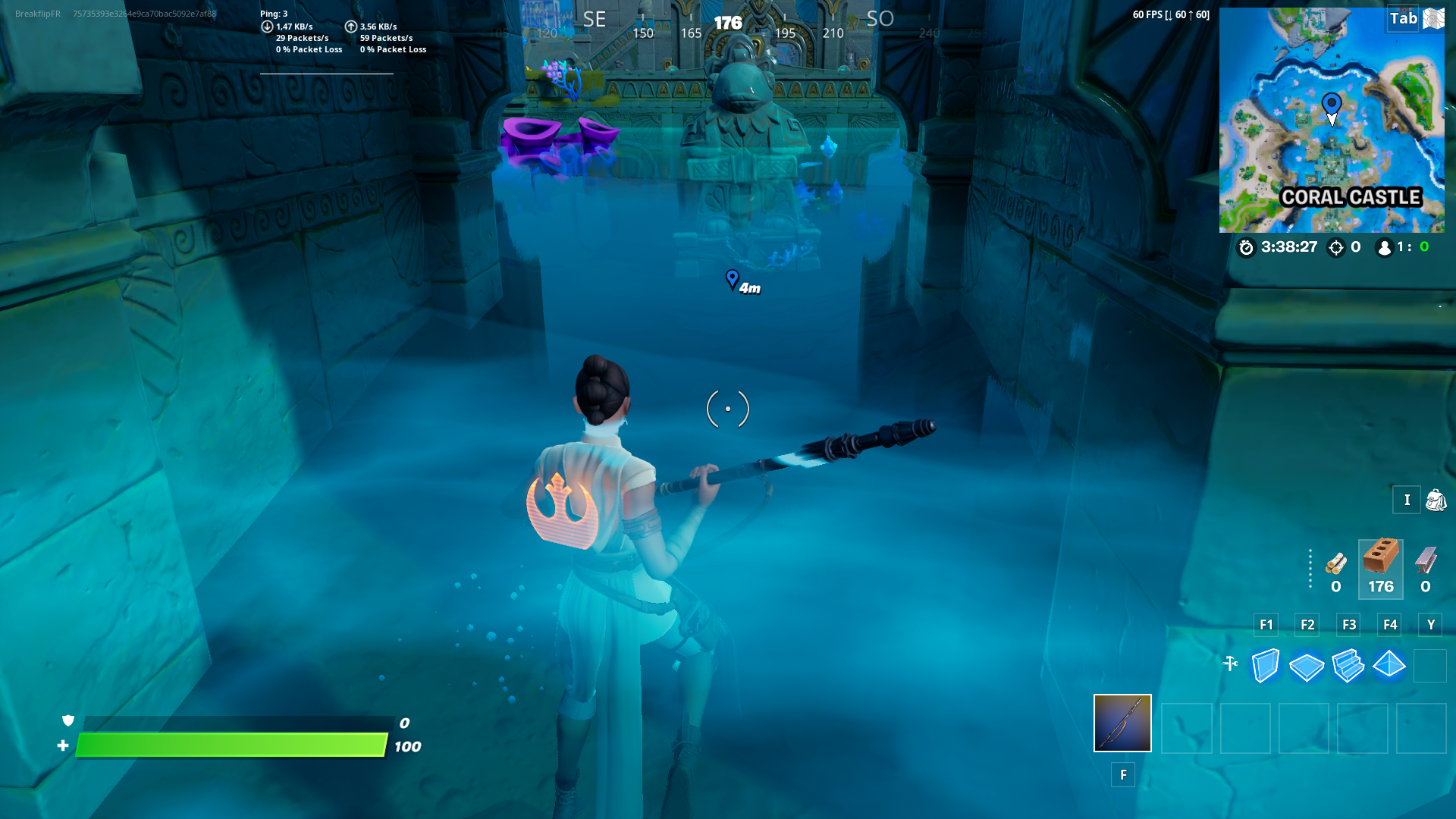Click the CORAL CASTLE label on the minimap

click(x=1351, y=197)
